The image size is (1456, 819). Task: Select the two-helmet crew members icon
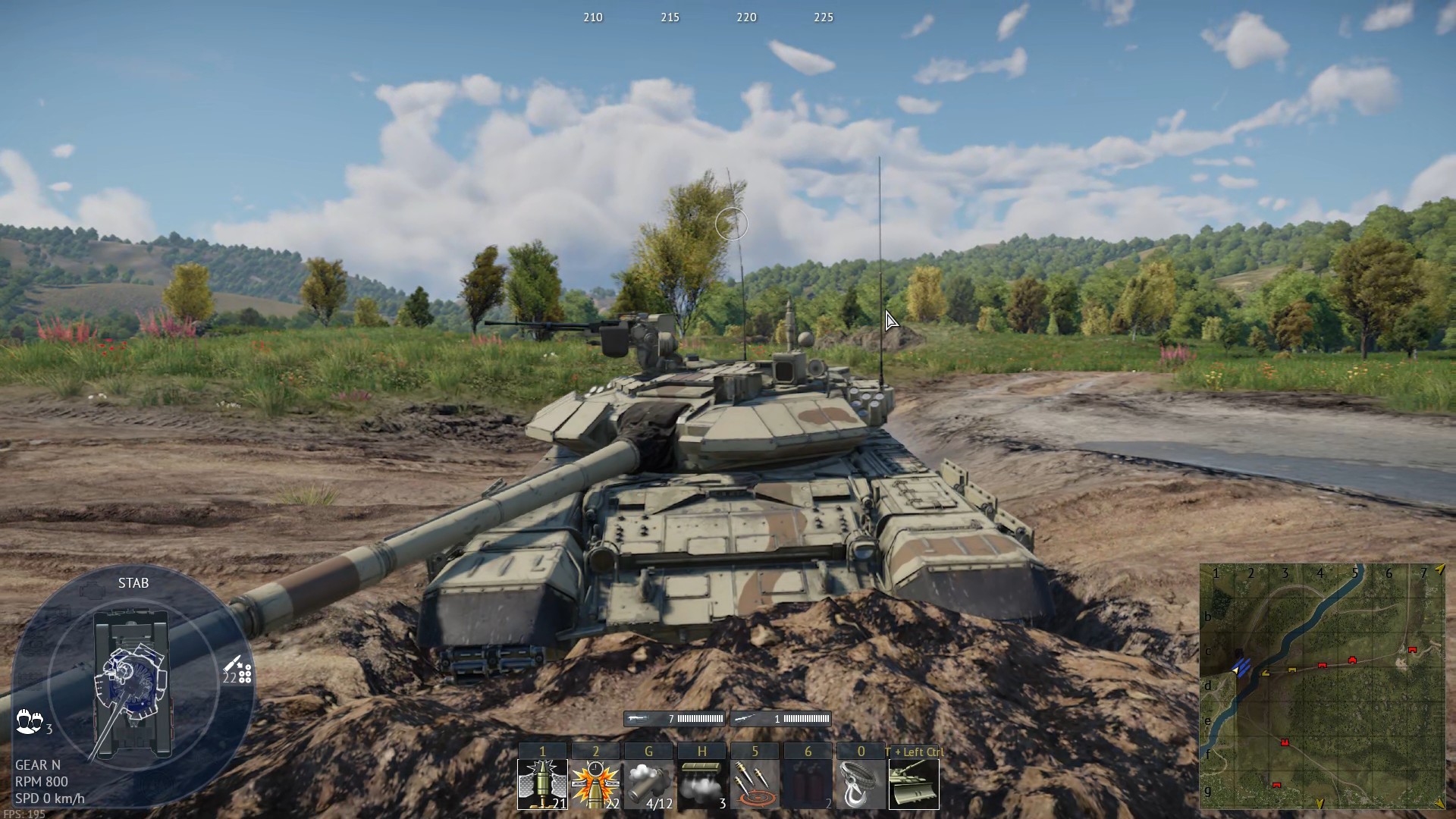(29, 720)
